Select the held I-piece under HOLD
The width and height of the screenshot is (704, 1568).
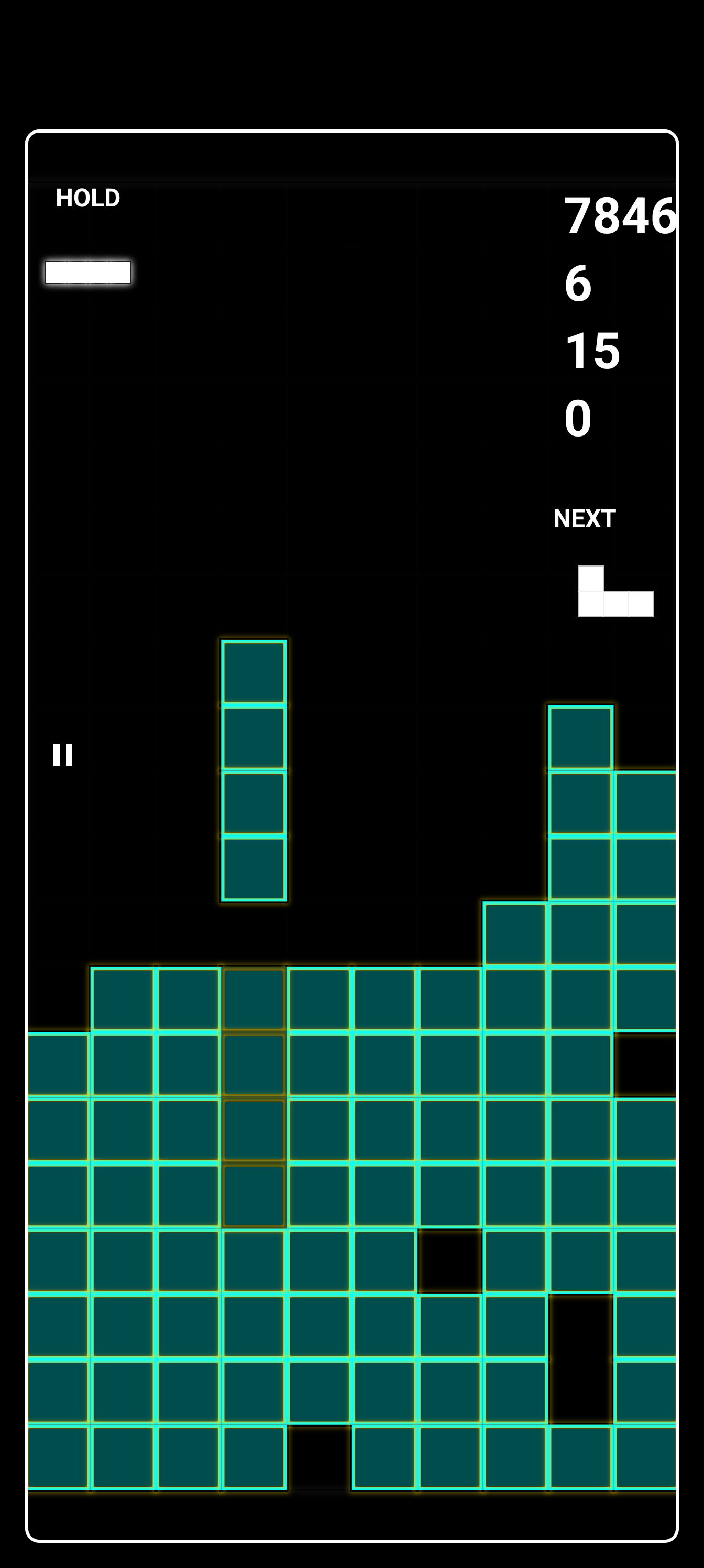click(89, 273)
